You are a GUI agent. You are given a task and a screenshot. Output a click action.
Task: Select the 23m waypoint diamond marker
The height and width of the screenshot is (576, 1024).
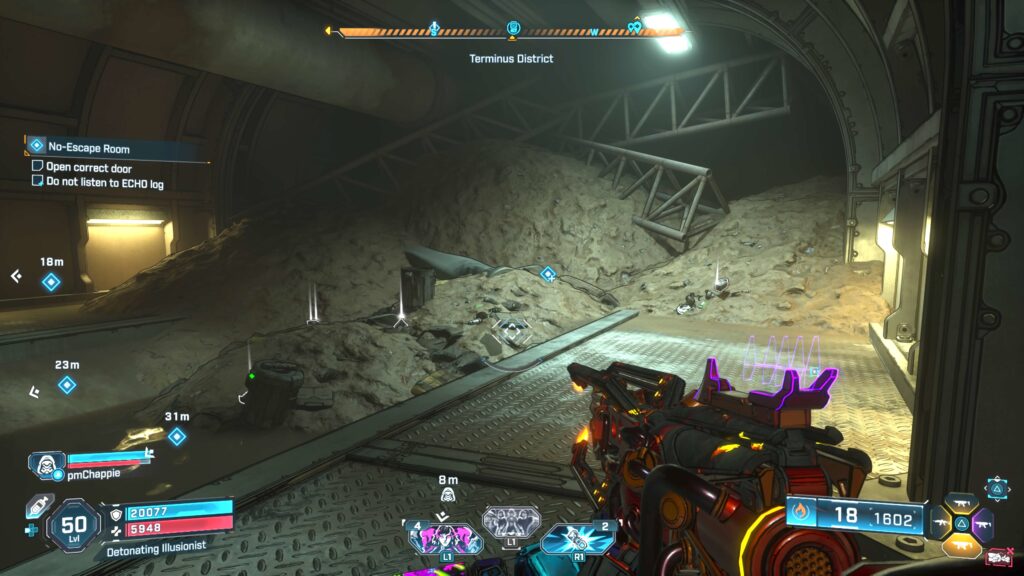[x=66, y=385]
